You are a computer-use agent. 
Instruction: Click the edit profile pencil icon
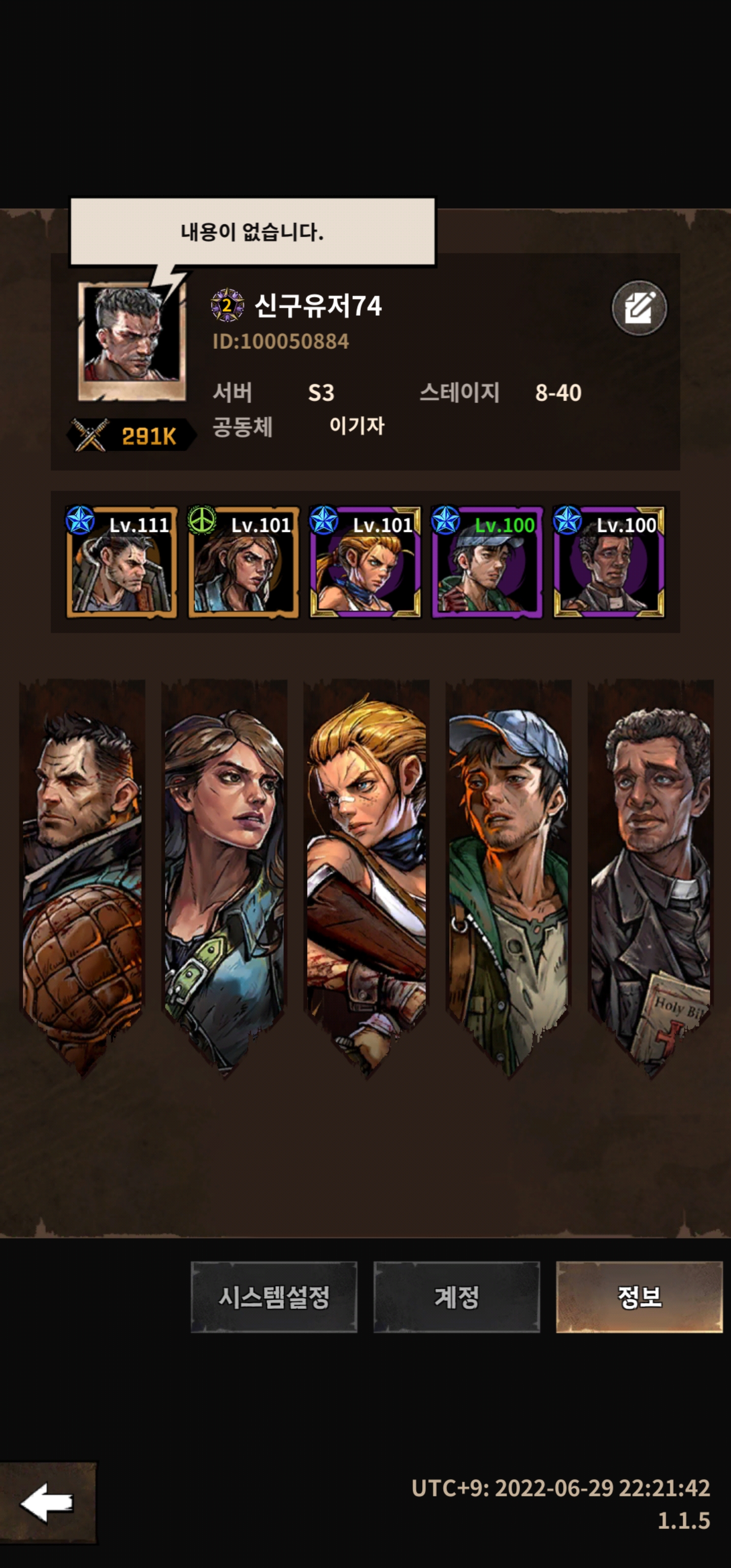(639, 308)
